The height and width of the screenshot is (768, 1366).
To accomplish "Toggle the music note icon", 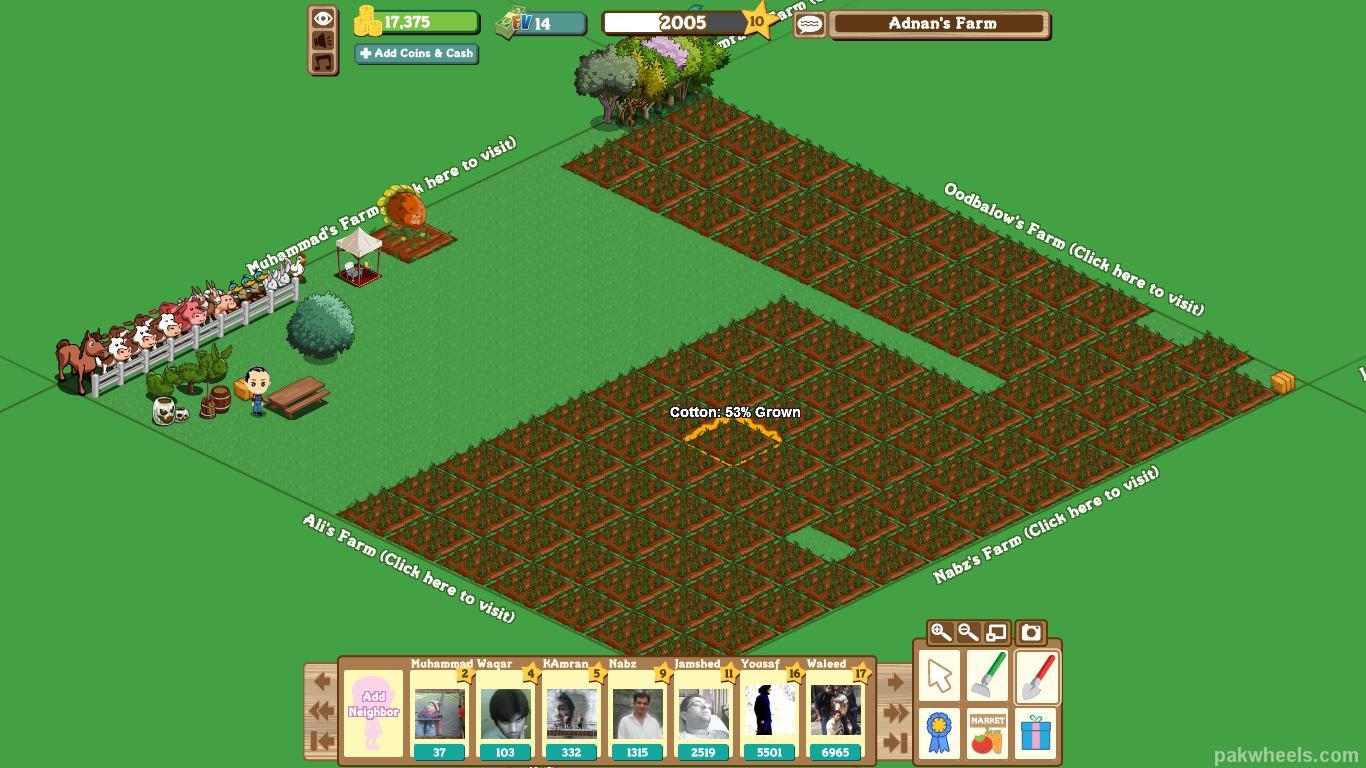I will pyautogui.click(x=323, y=63).
